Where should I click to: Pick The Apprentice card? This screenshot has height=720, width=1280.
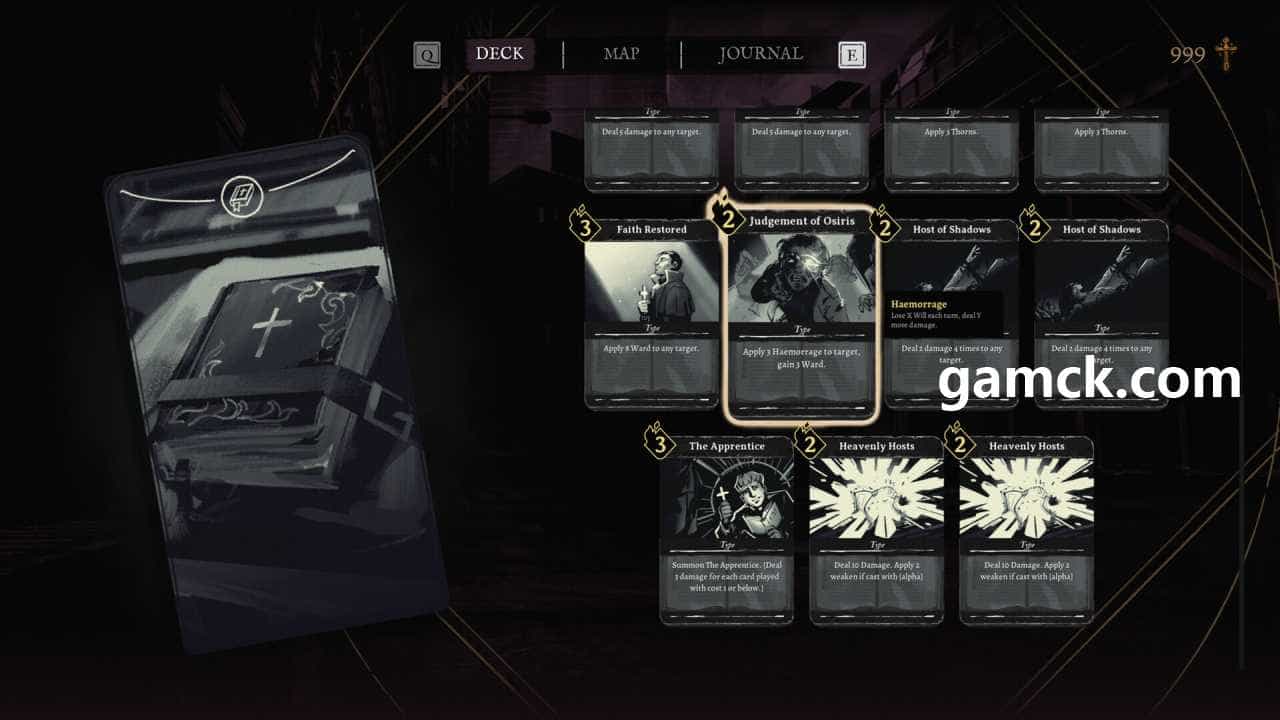726,530
